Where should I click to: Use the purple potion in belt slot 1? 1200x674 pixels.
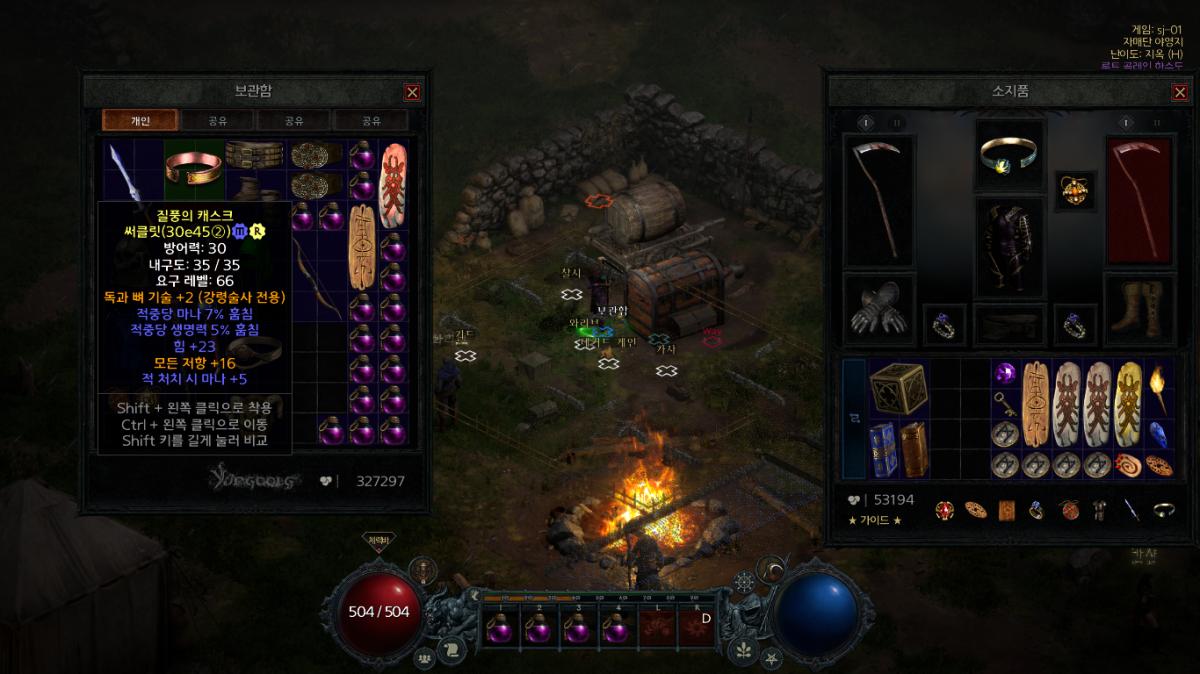tap(498, 629)
